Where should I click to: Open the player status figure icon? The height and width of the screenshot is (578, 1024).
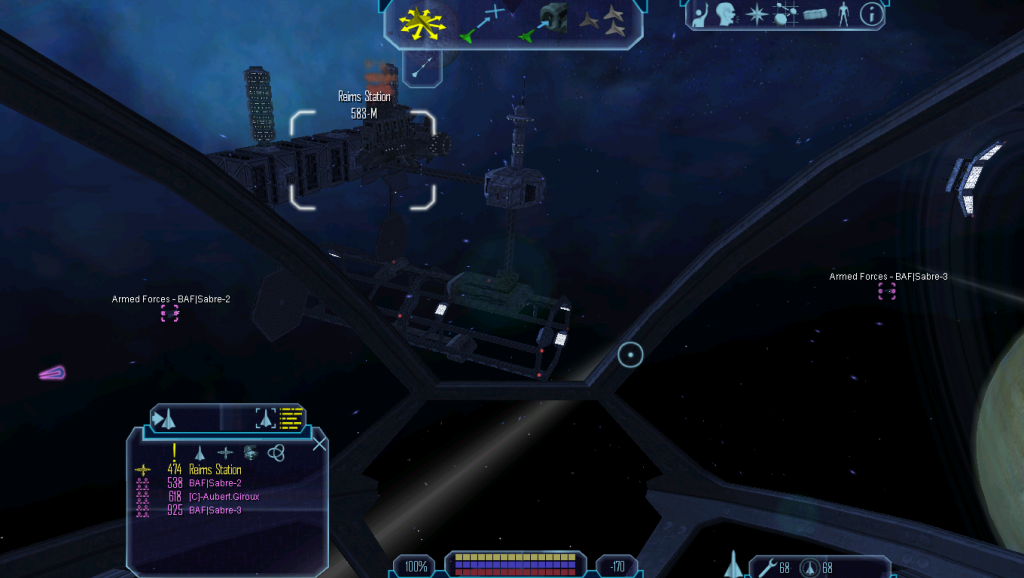click(844, 14)
